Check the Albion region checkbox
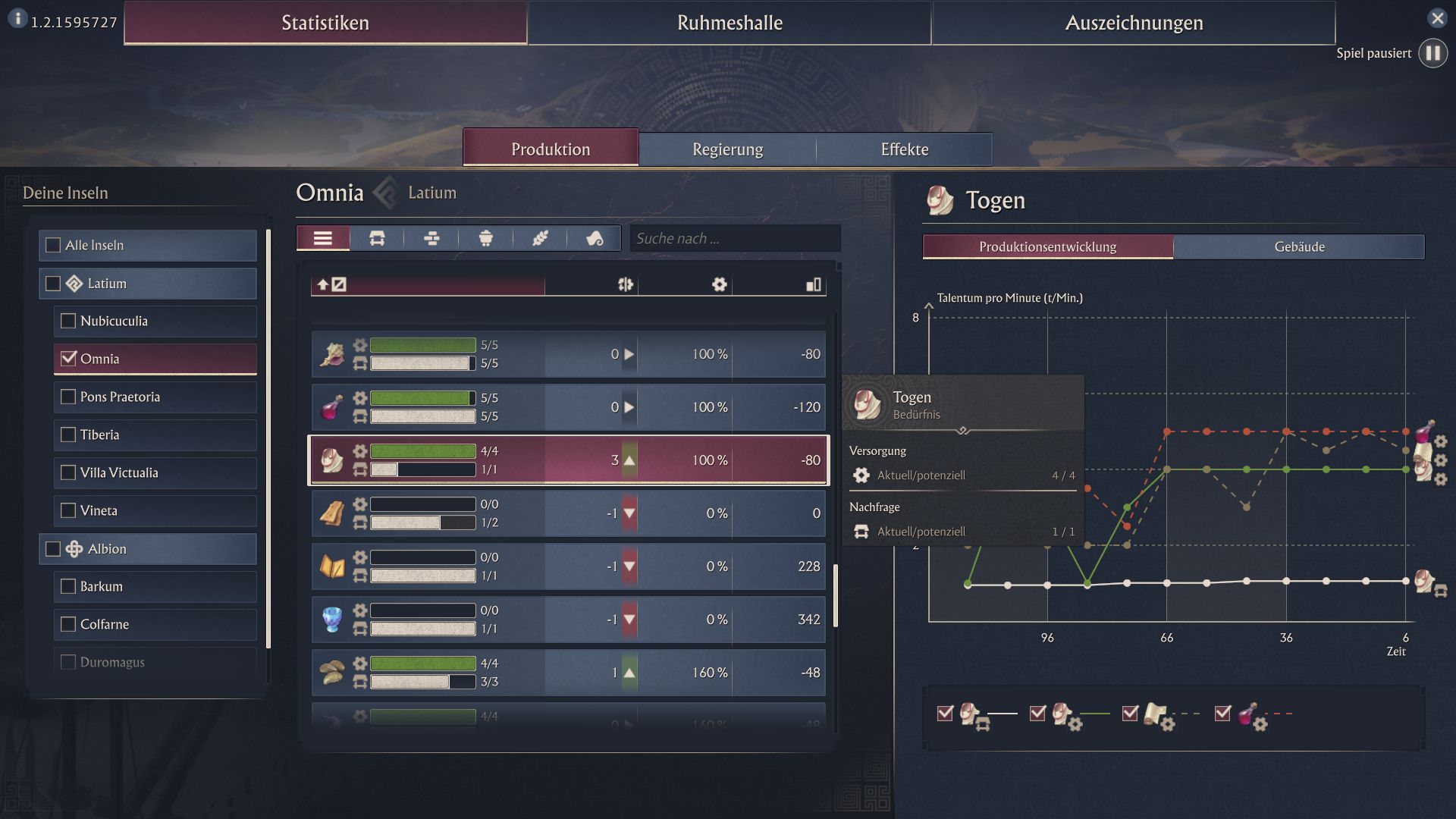Image resolution: width=1456 pixels, height=819 pixels. (53, 548)
